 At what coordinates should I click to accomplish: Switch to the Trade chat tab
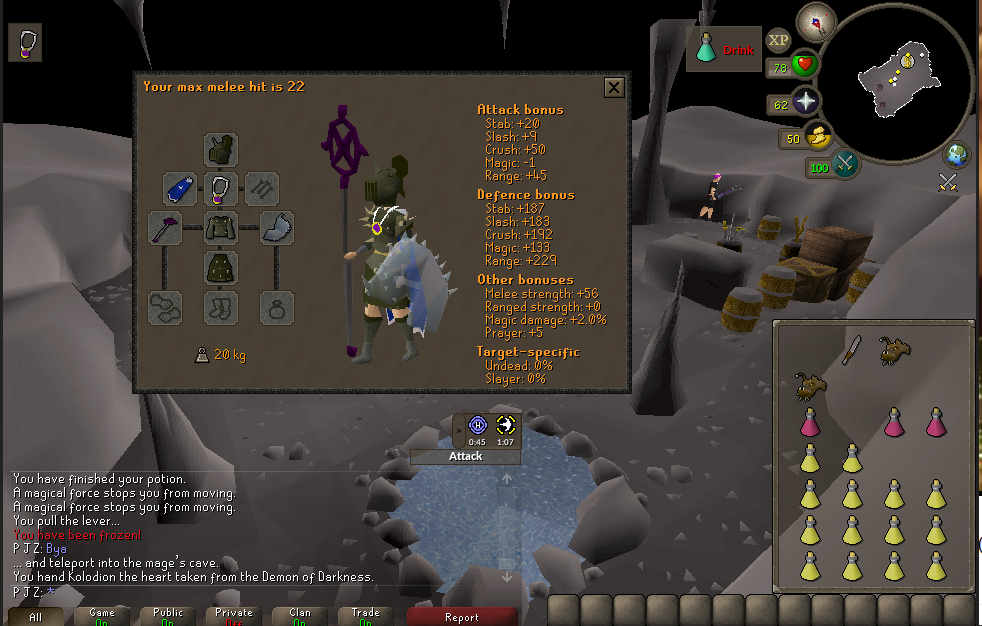click(366, 616)
